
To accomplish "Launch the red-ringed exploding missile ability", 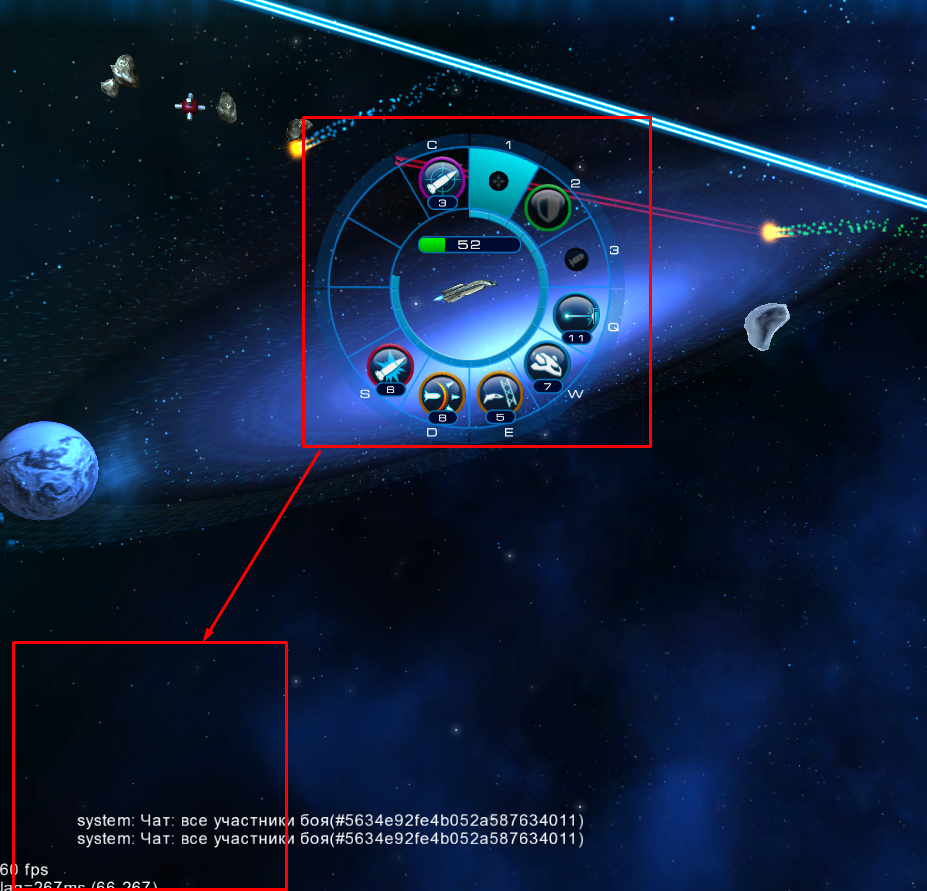I will tap(390, 366).
